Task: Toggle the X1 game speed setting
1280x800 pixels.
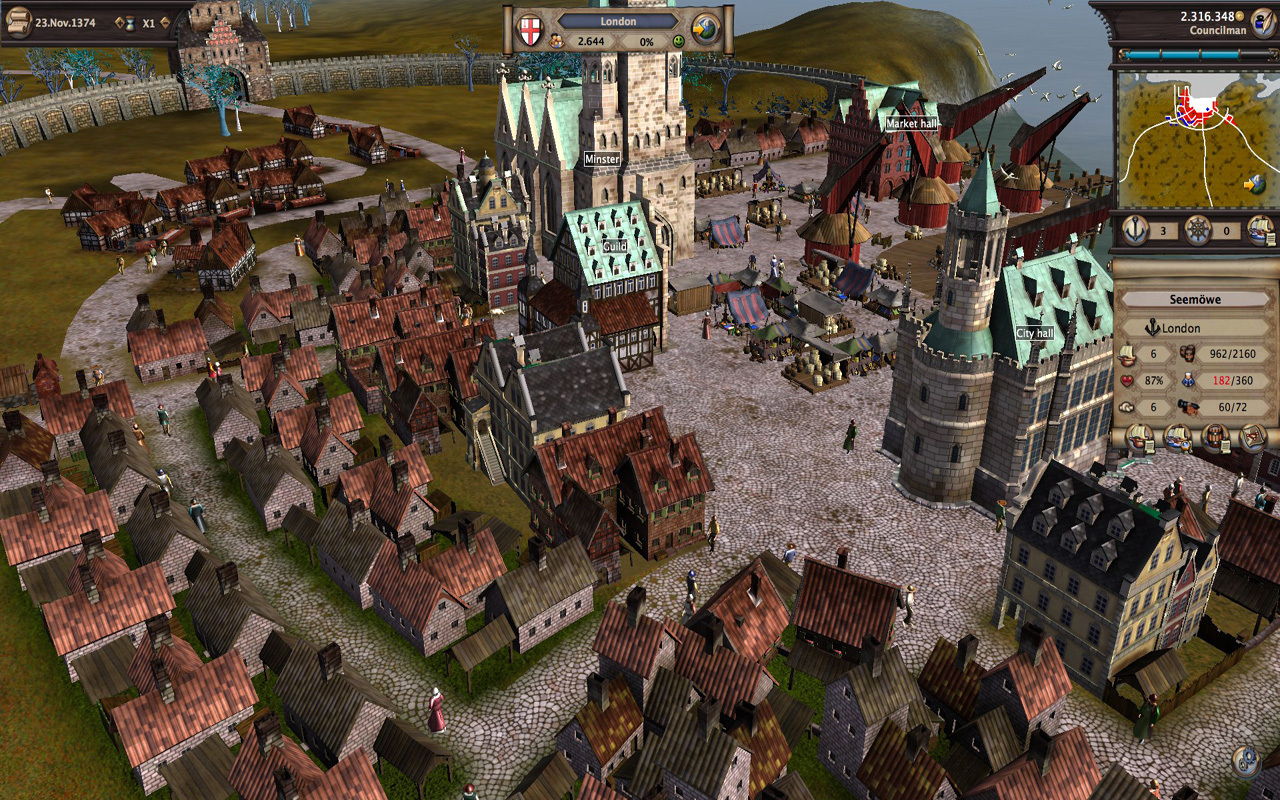Action: [148, 23]
